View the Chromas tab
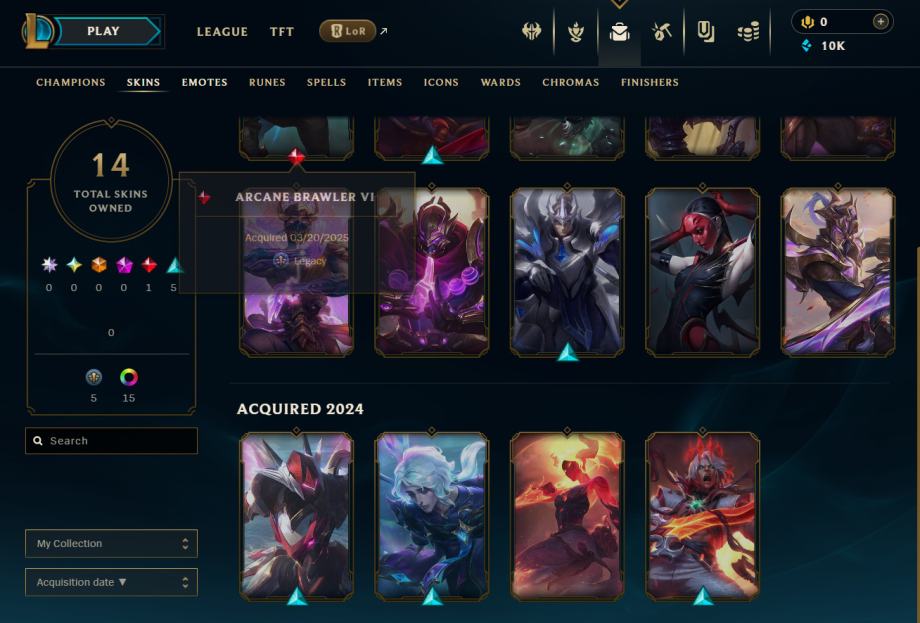The width and height of the screenshot is (920, 623). point(571,83)
